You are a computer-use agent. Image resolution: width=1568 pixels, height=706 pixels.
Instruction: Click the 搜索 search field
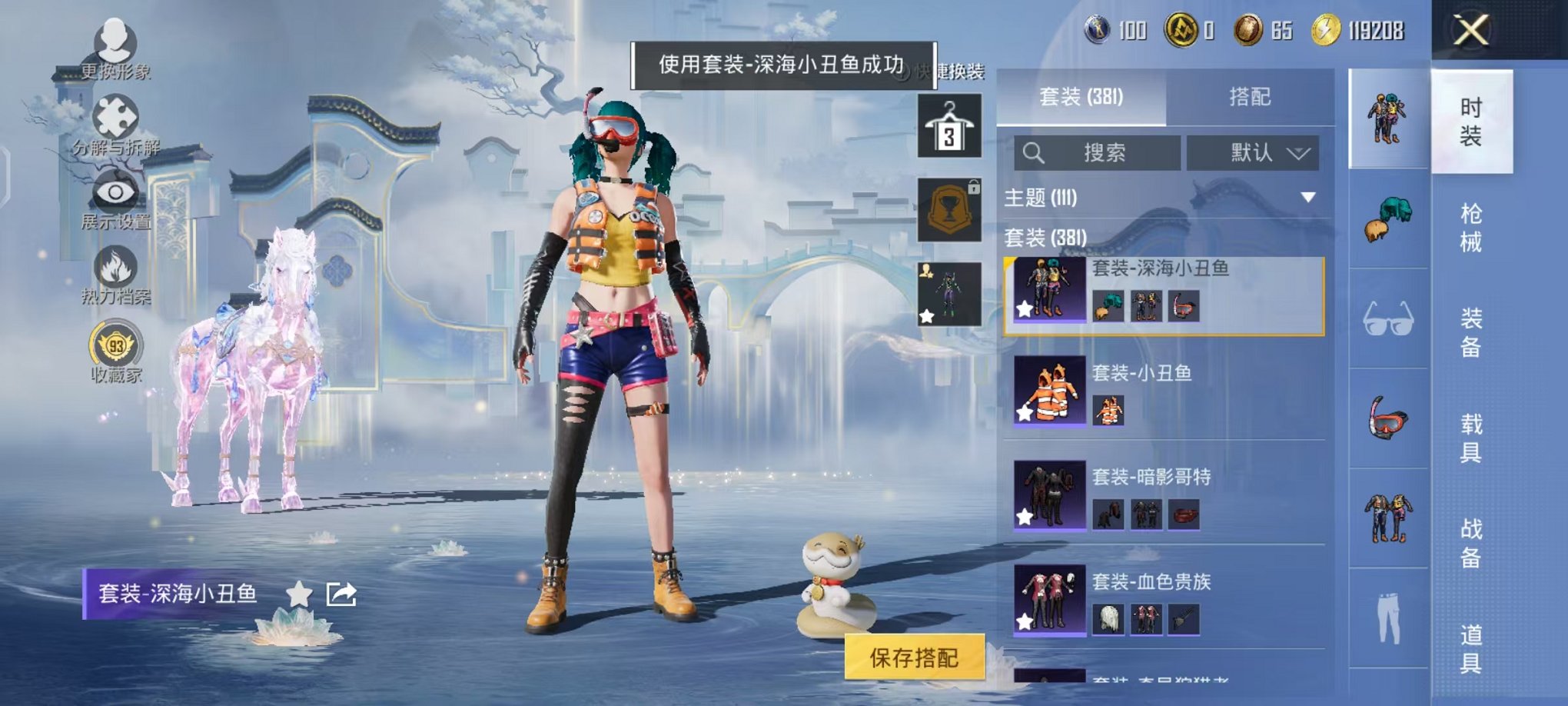[x=1099, y=152]
